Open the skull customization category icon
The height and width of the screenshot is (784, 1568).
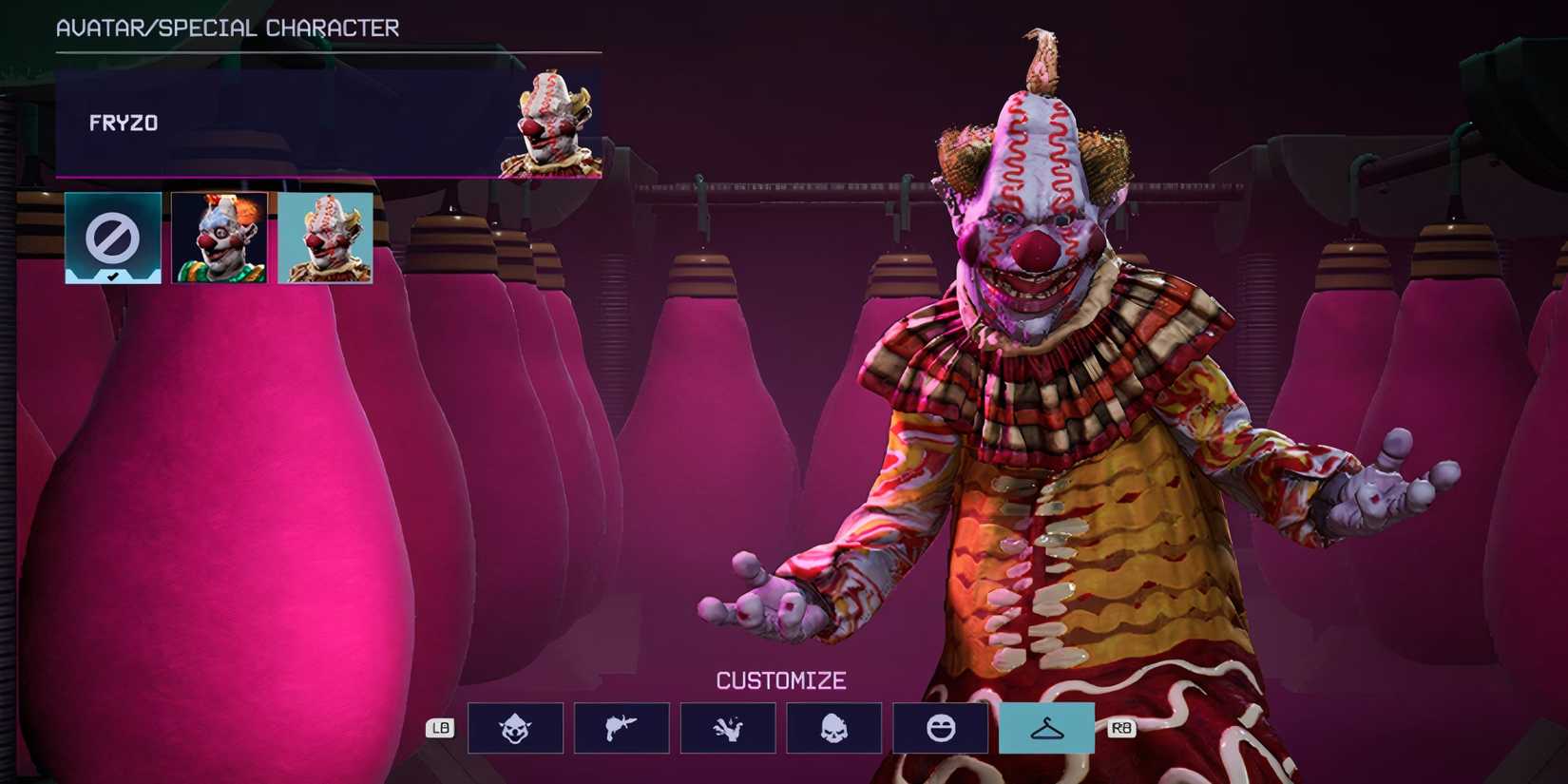[834, 727]
